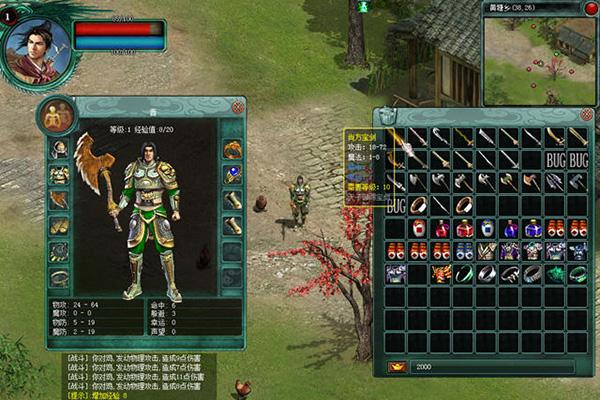The image size is (600, 400).
Task: Select the blue gem ring equipment slot
Action: (x=232, y=175)
